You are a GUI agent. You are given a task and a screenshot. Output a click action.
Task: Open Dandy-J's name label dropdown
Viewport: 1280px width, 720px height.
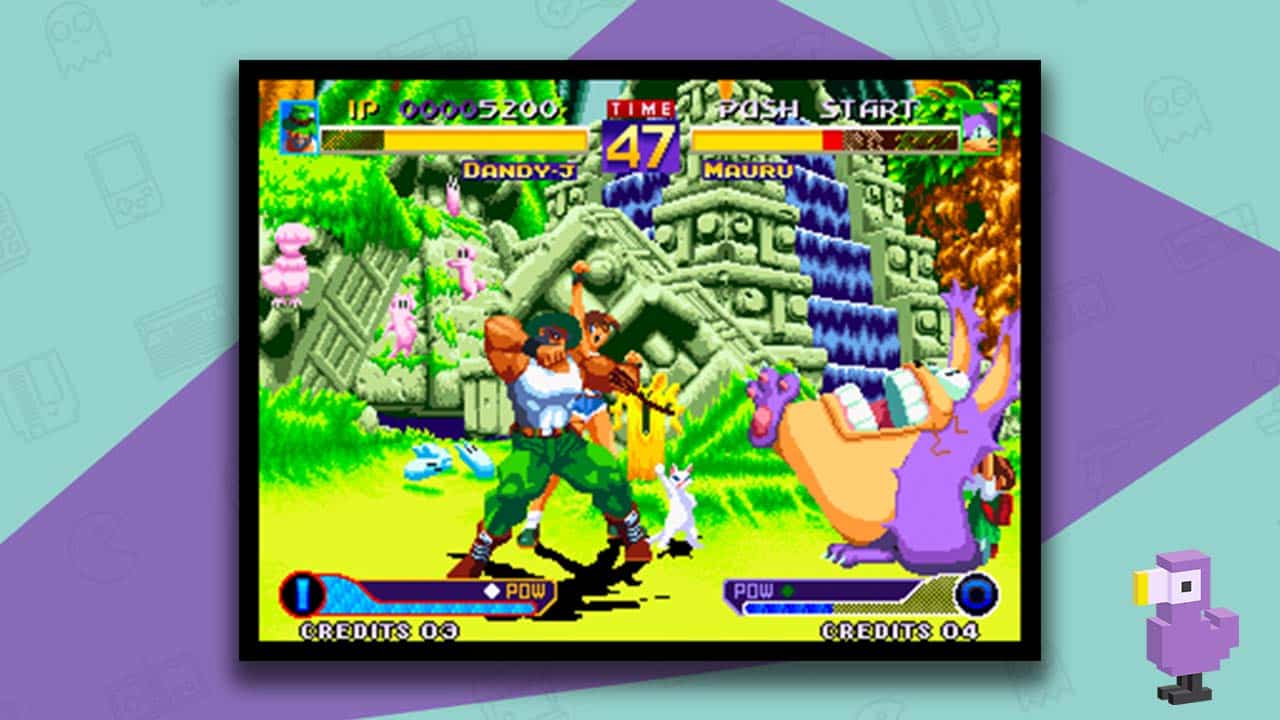pos(521,171)
